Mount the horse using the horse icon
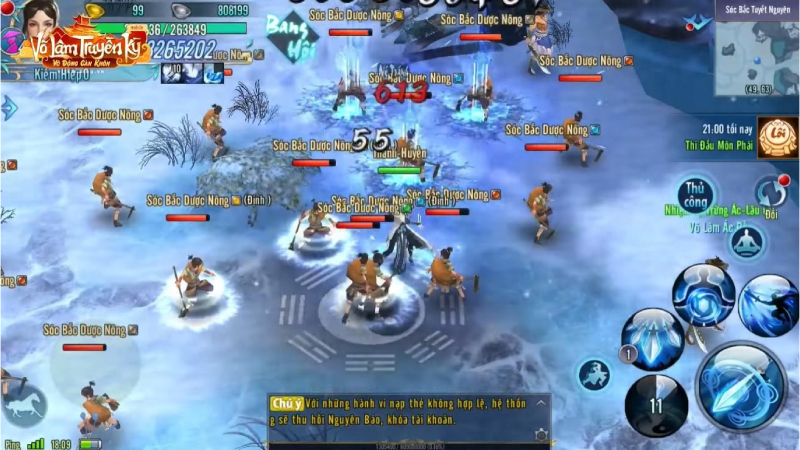This screenshot has height=450, width=800. pos(23,402)
